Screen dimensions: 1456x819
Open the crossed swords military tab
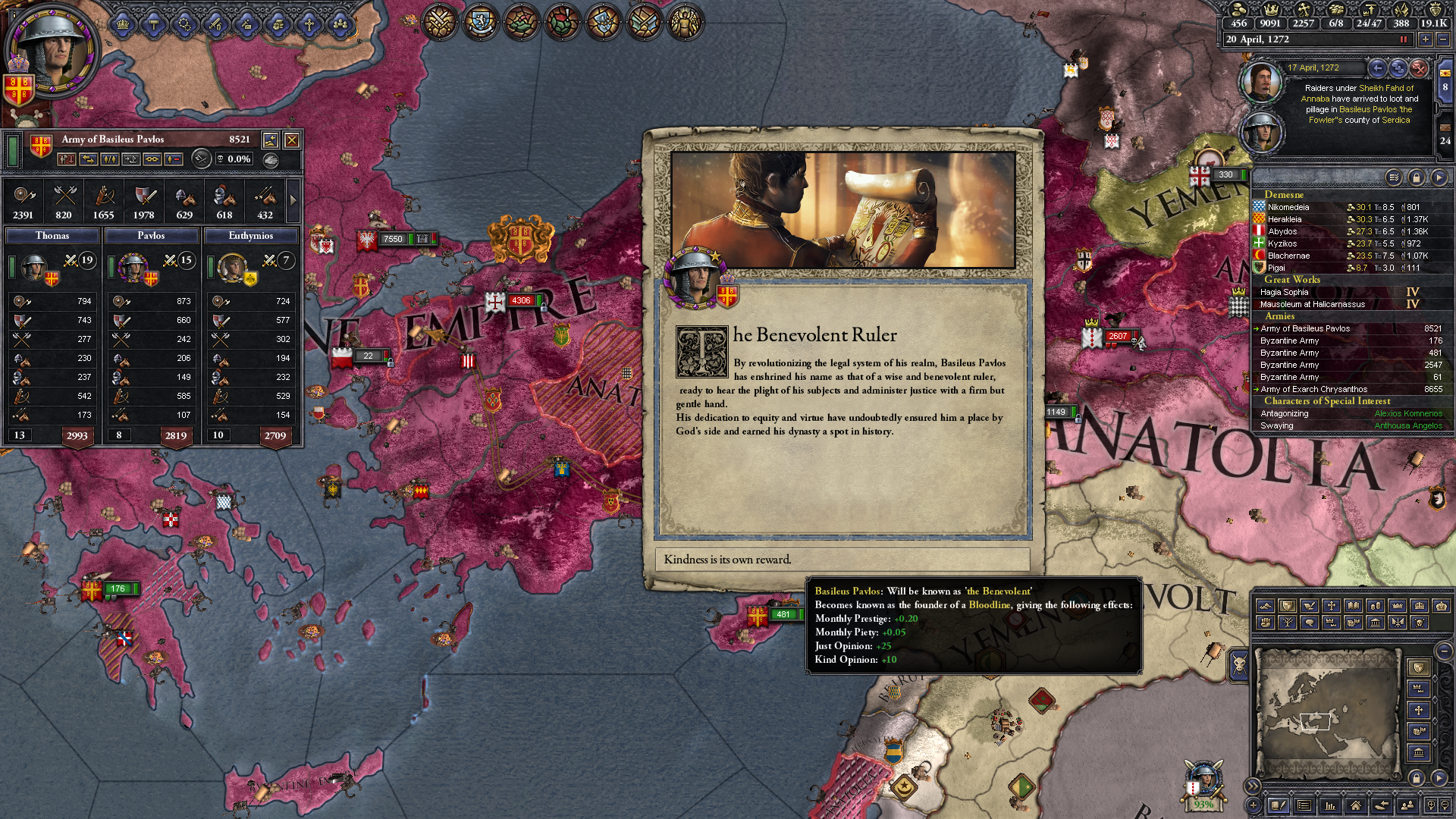click(x=439, y=21)
